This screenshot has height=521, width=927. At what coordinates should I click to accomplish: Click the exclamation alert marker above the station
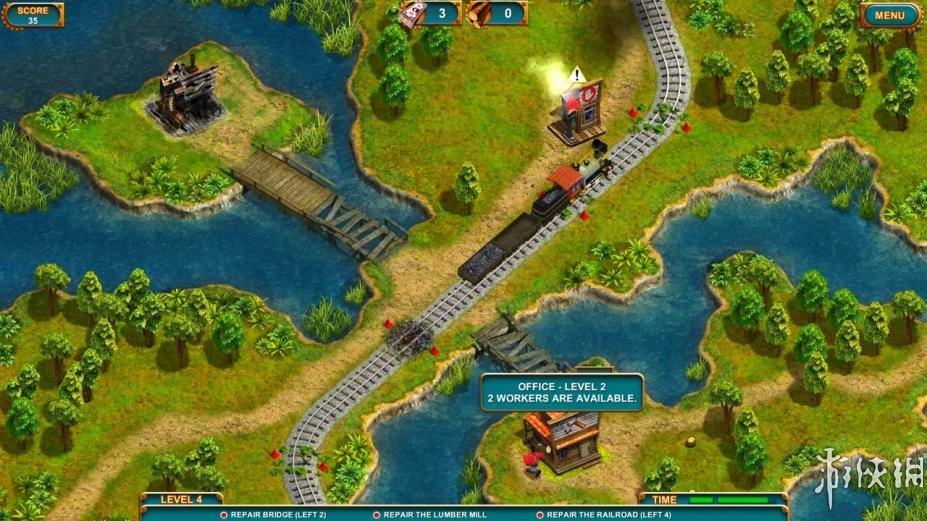[577, 74]
